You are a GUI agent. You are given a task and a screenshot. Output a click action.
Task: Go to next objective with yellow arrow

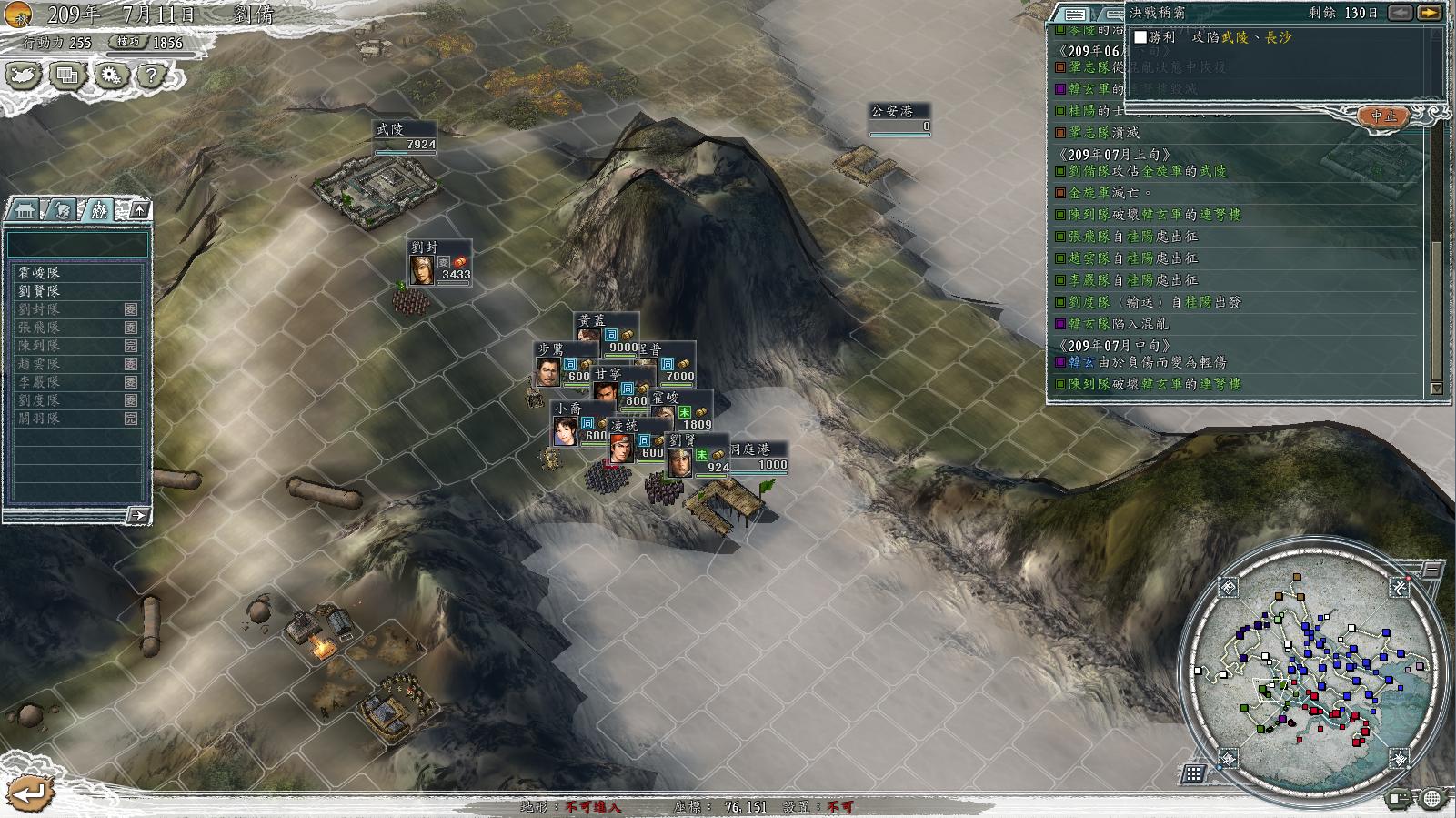[1429, 13]
